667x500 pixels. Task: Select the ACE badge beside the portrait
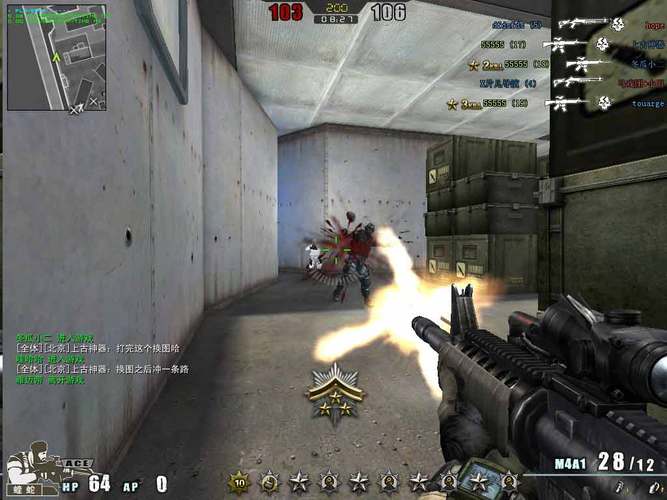coord(75,464)
